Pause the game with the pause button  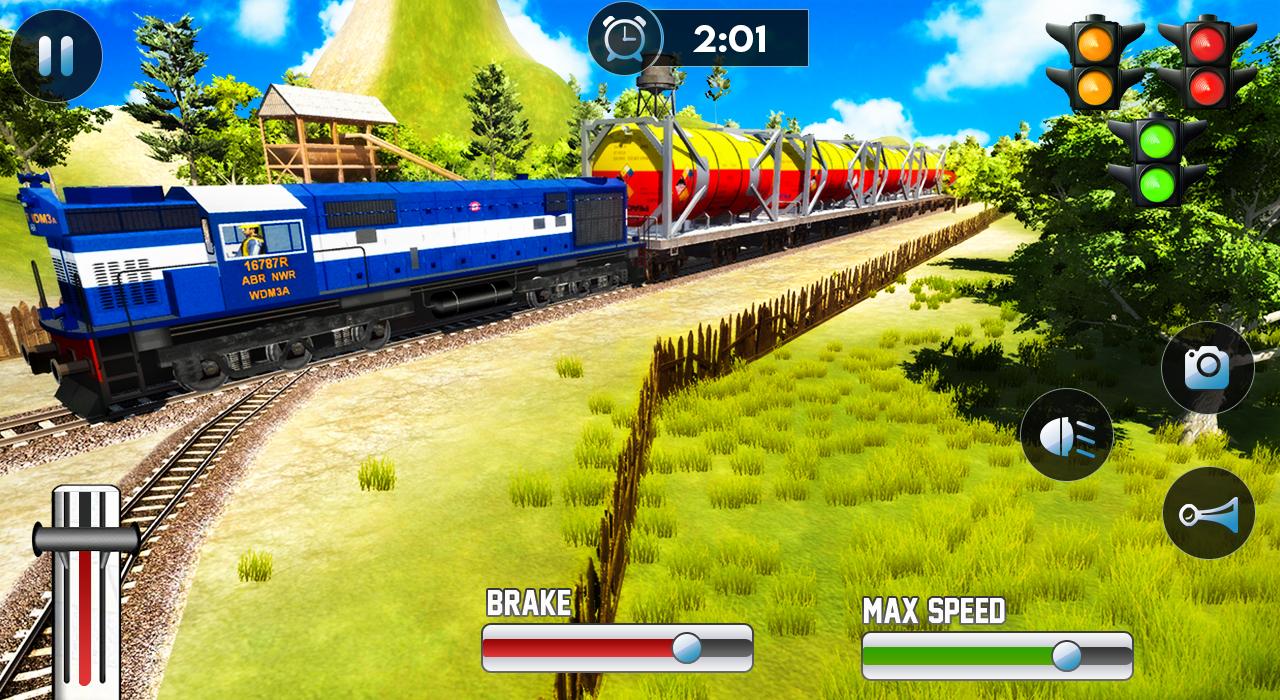pyautogui.click(x=56, y=56)
